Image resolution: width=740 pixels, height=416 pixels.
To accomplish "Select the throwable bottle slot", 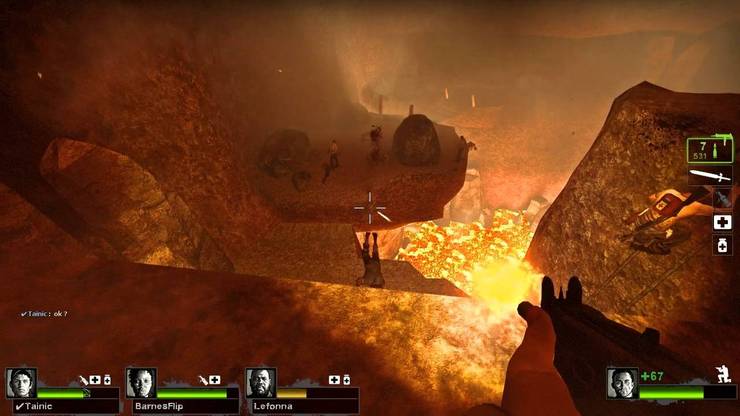I will pyautogui.click(x=723, y=198).
